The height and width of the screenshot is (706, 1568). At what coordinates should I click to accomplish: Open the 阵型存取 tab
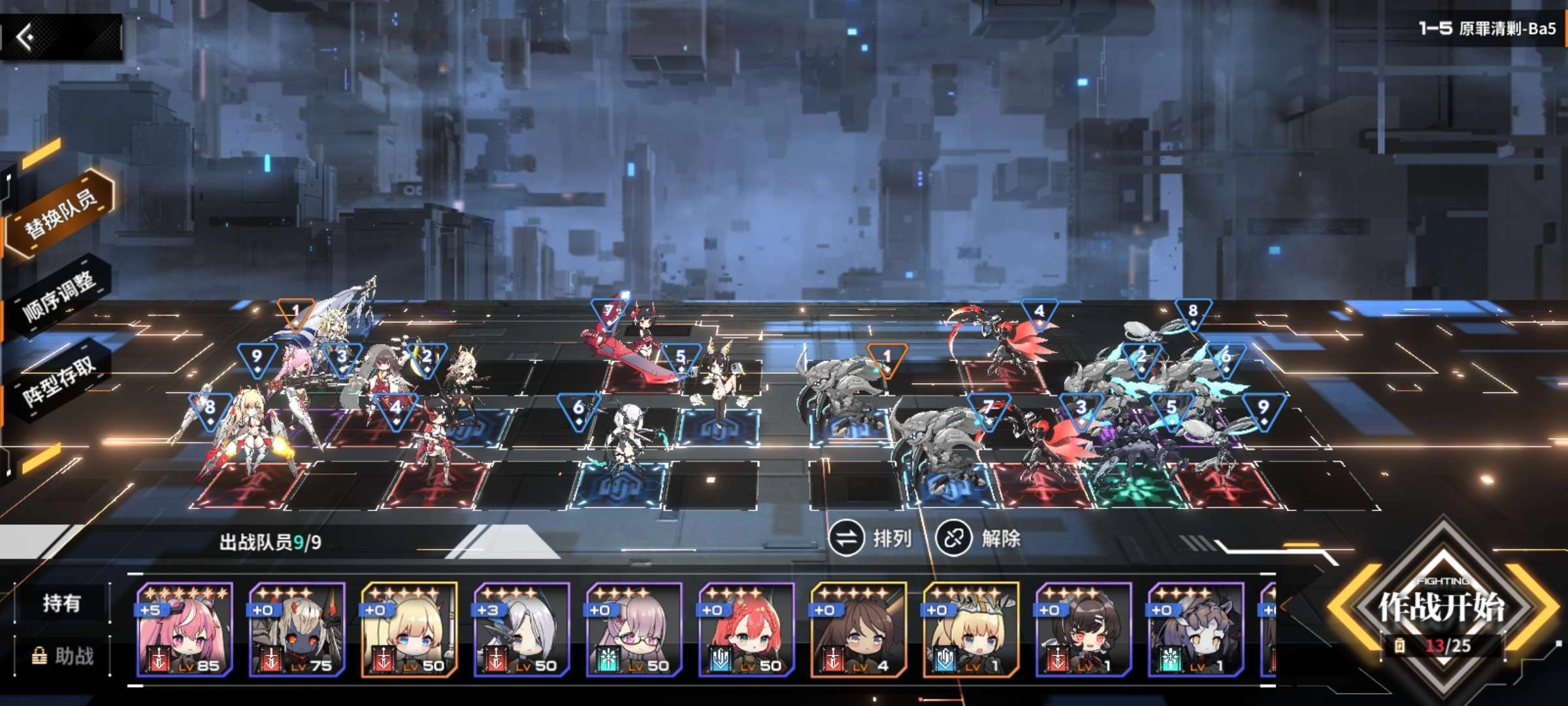click(x=59, y=381)
